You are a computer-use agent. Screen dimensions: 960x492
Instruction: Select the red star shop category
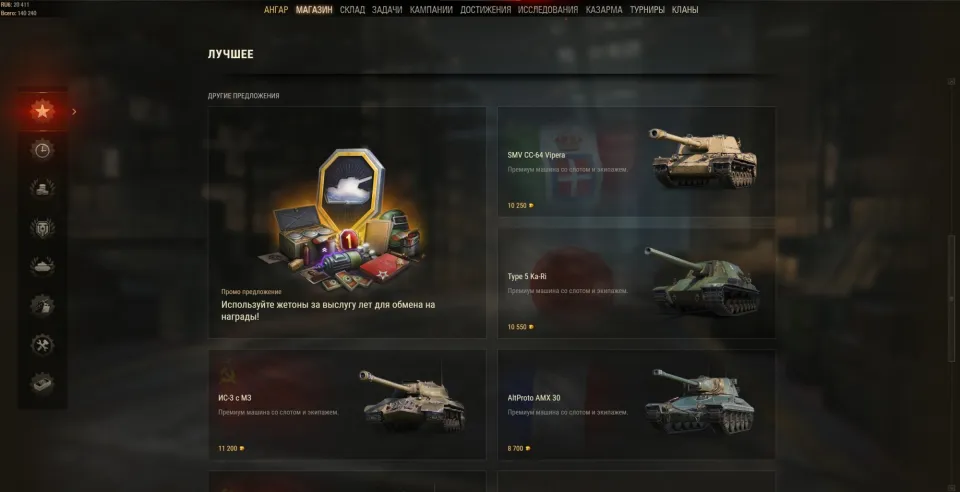tap(42, 111)
